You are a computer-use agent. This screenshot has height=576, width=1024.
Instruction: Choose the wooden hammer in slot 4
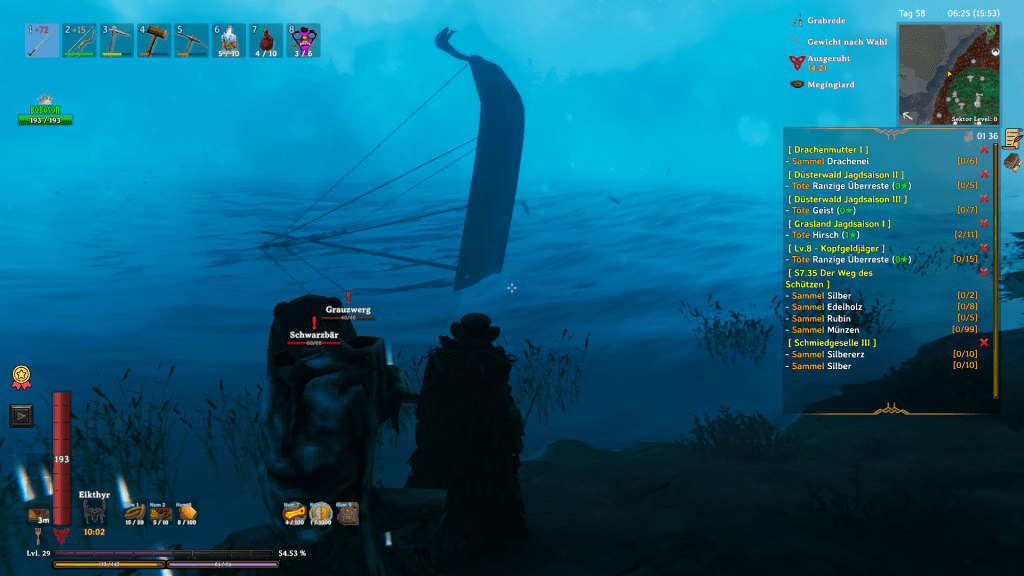154,41
